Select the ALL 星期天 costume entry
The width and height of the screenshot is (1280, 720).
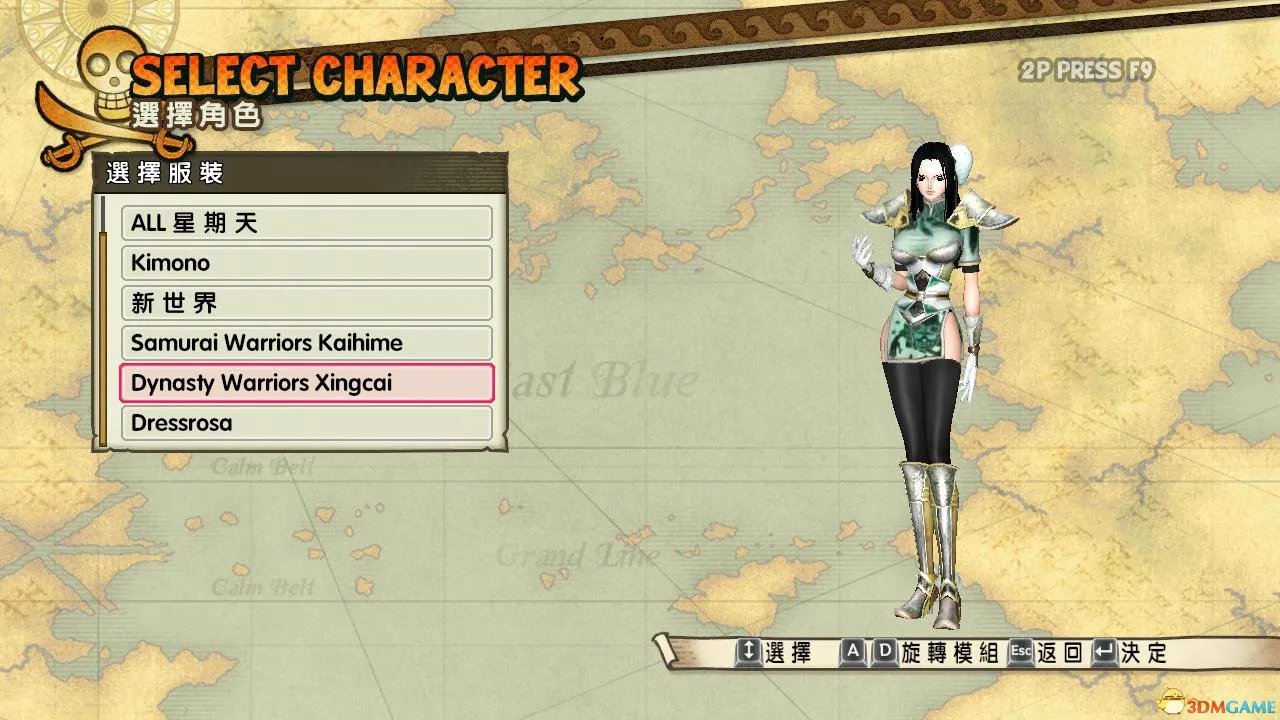click(306, 223)
